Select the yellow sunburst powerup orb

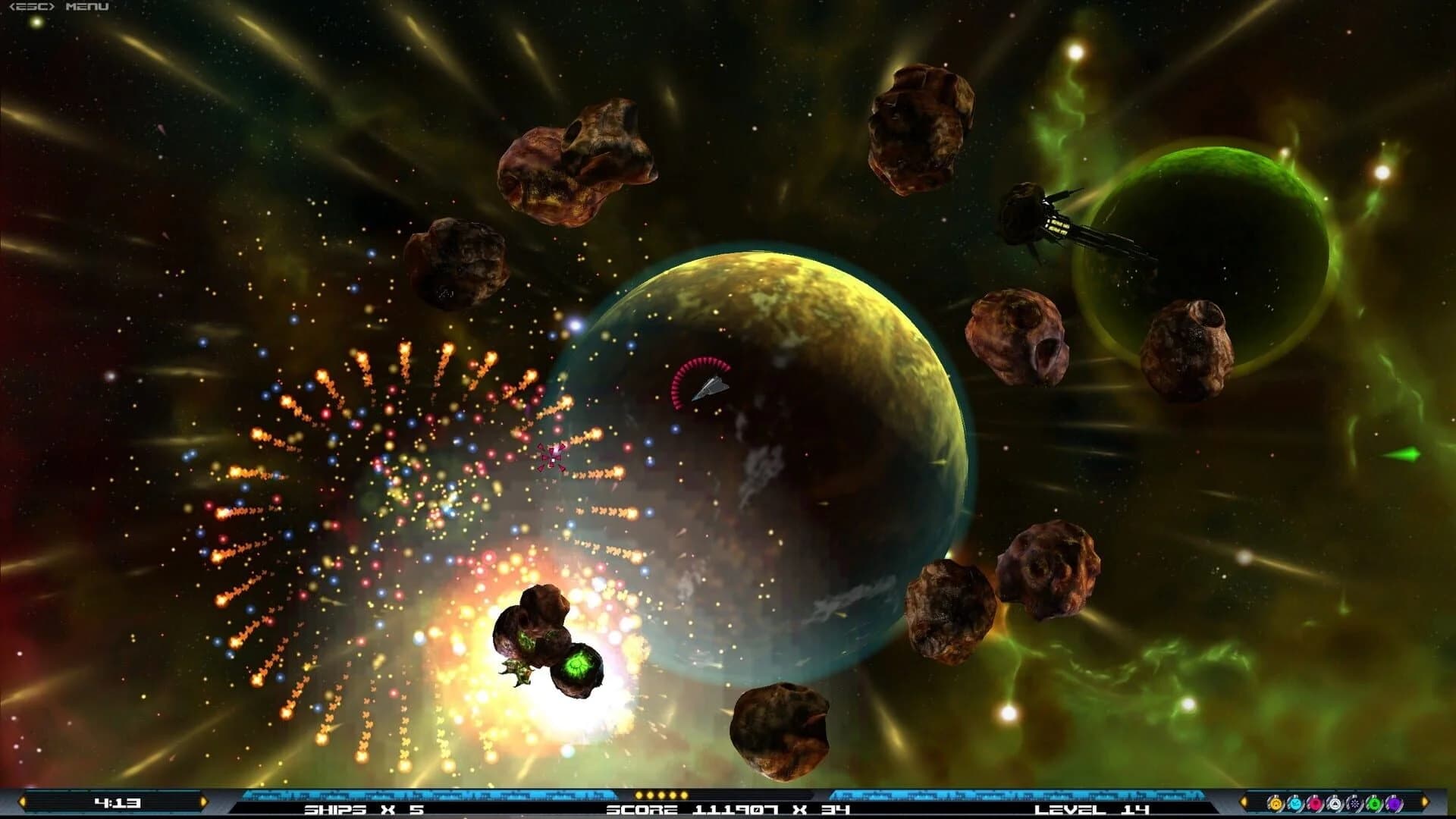click(1276, 802)
